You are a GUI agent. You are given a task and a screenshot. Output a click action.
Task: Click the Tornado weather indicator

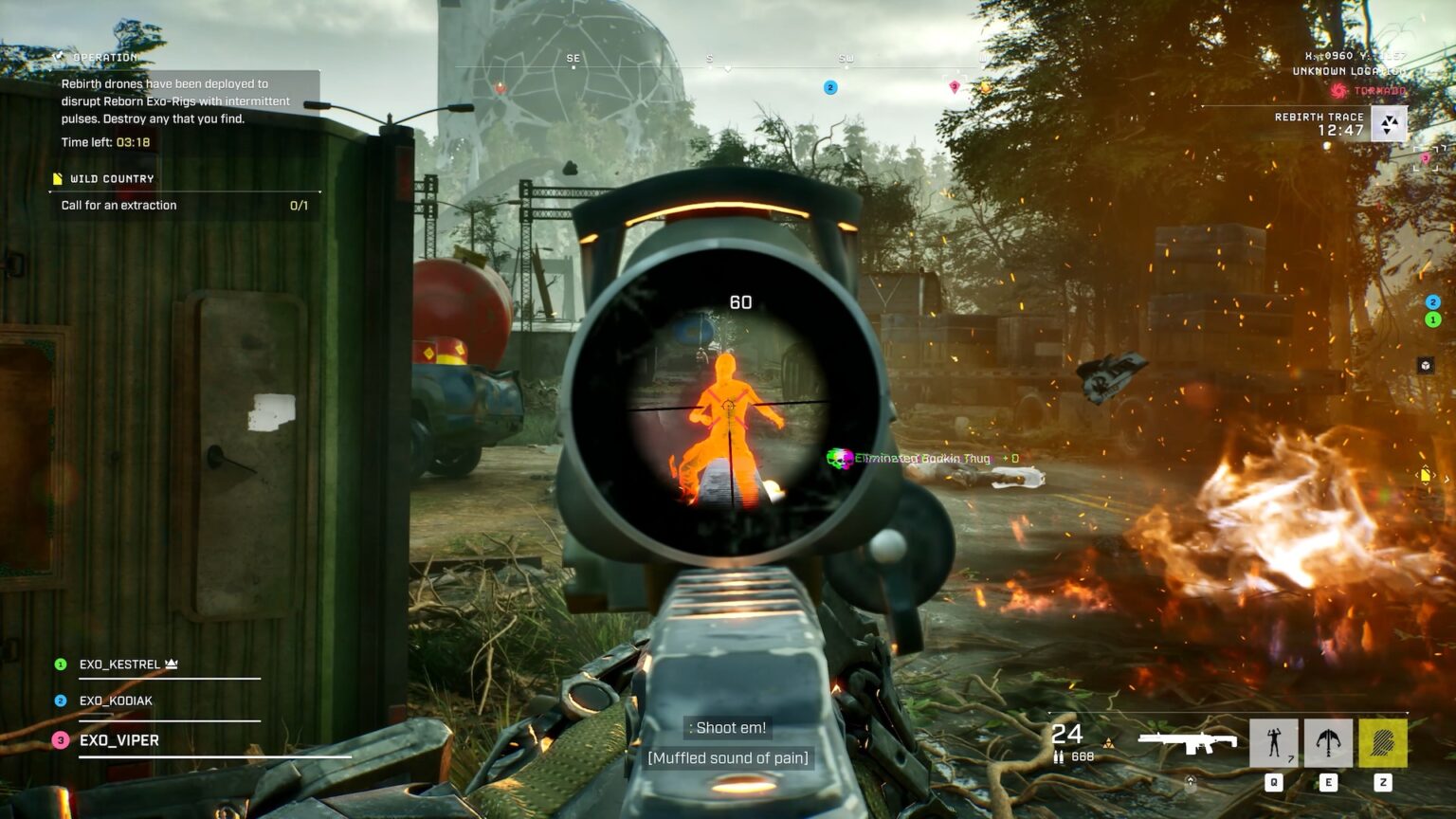click(1370, 91)
